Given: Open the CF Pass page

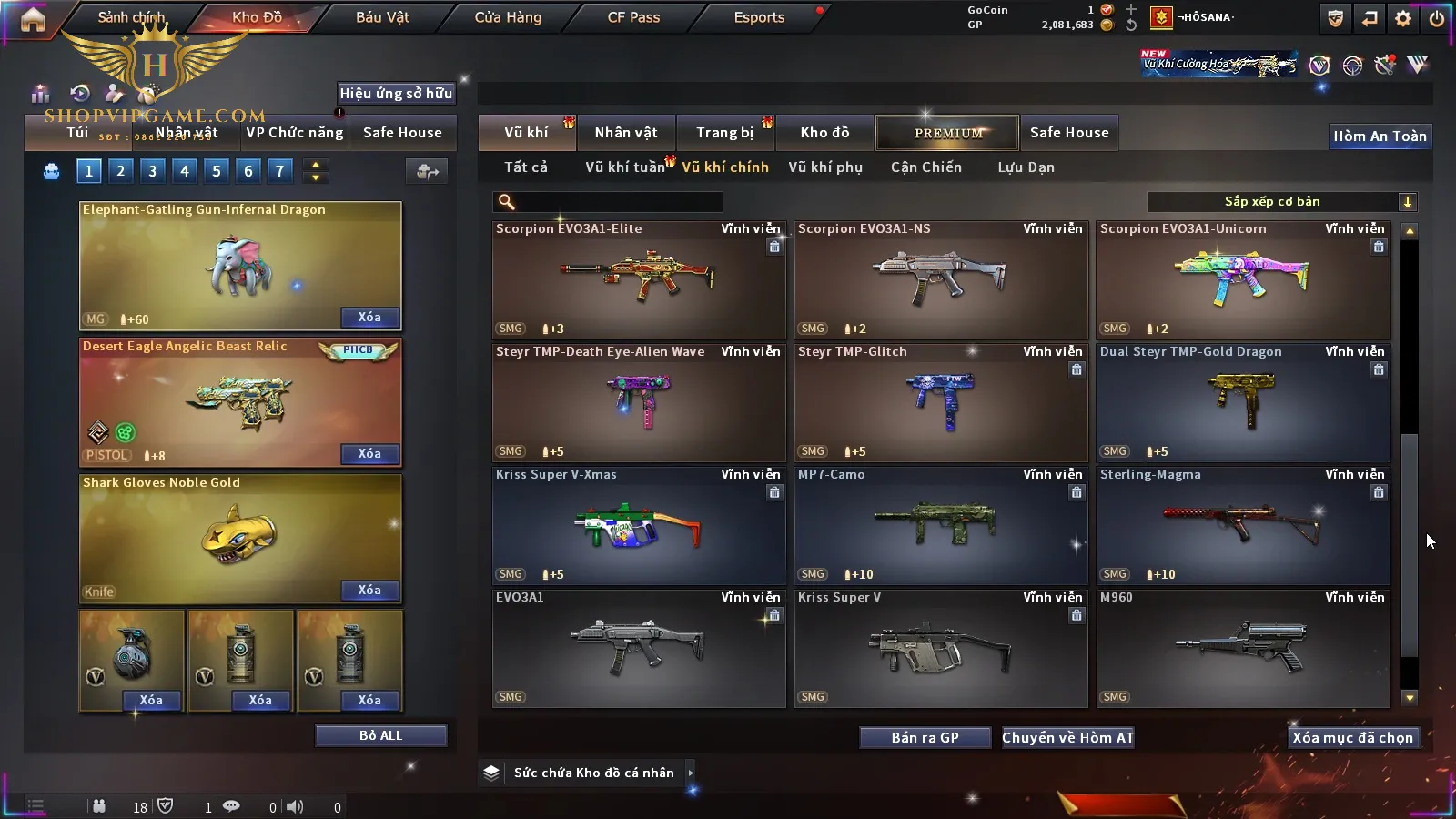Looking at the screenshot, I should (x=633, y=17).
